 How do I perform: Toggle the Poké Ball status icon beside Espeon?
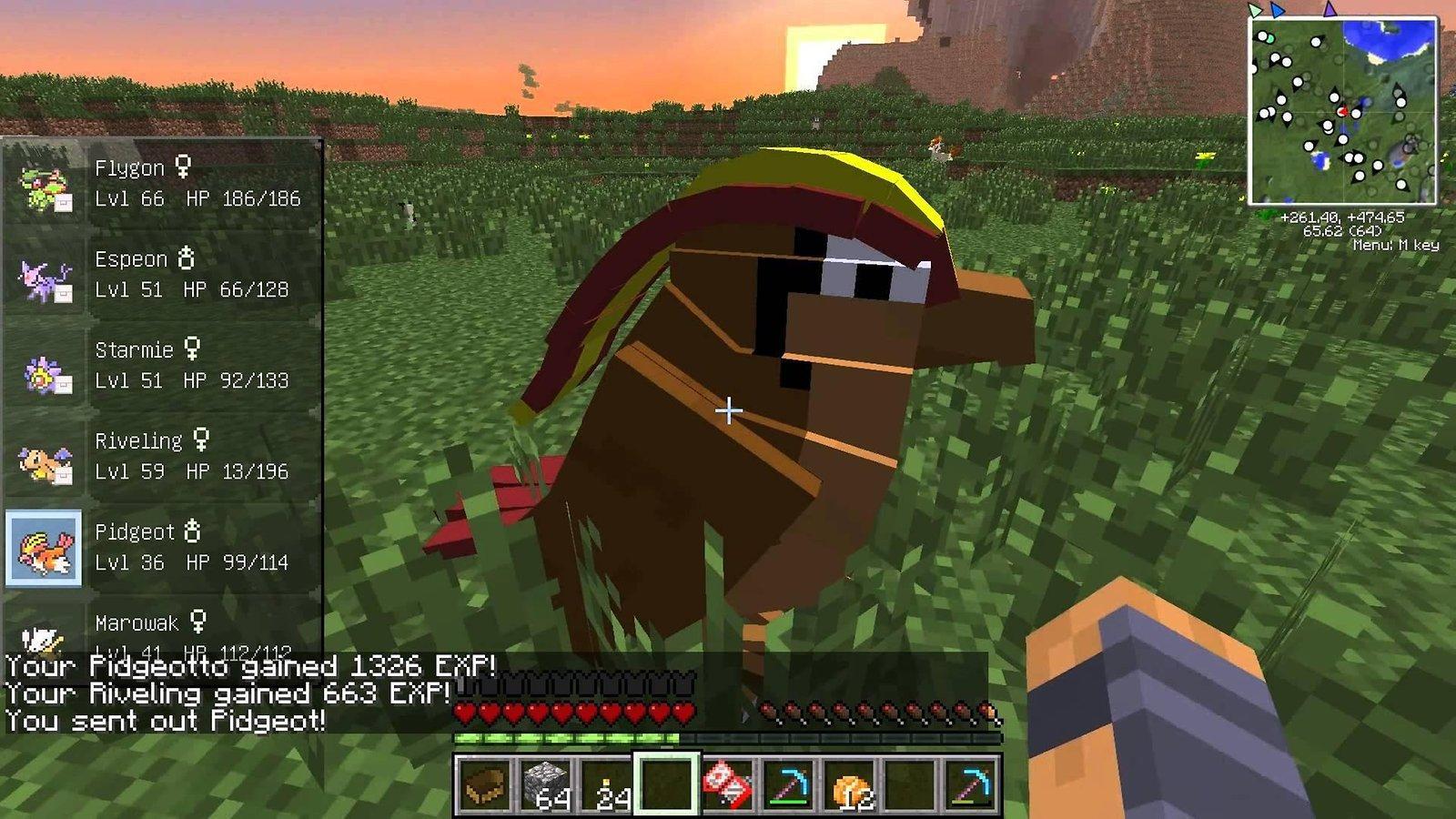(63, 293)
